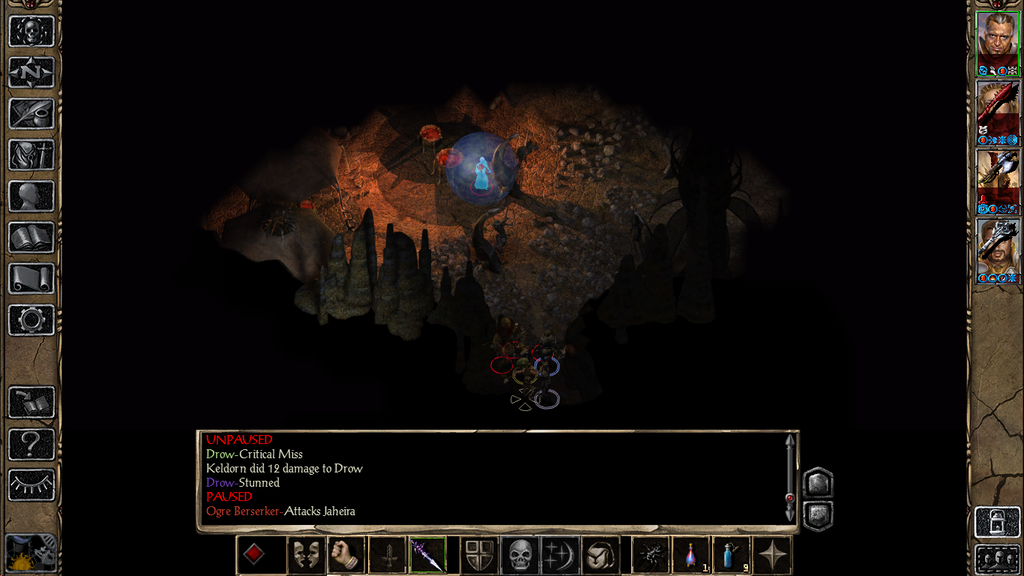Use the blue potion quick item

coord(731,555)
